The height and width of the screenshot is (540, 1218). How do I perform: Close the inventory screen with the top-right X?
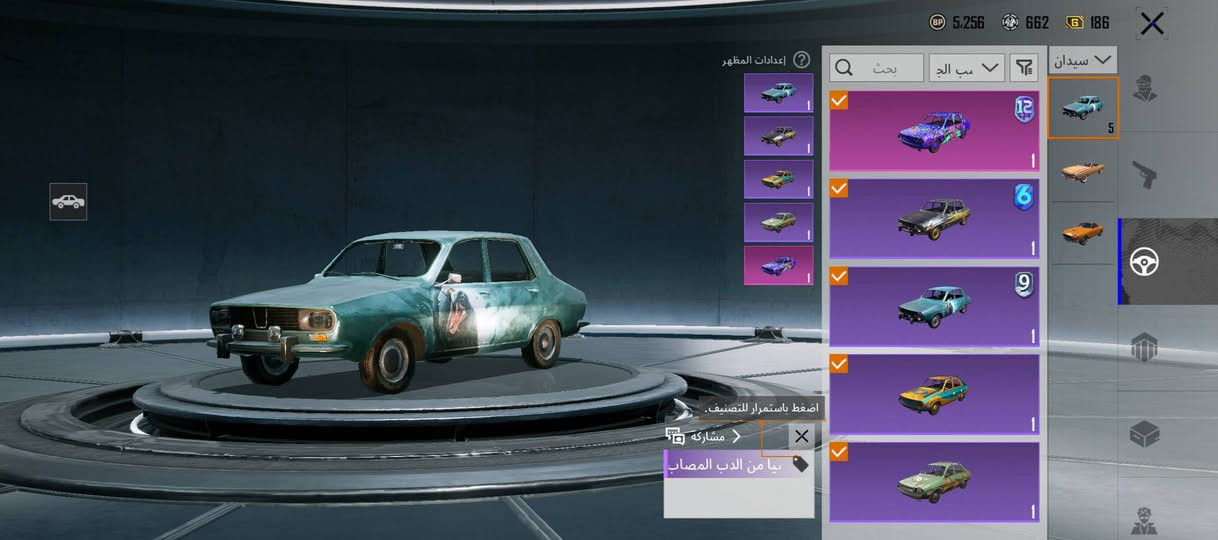tap(1152, 23)
